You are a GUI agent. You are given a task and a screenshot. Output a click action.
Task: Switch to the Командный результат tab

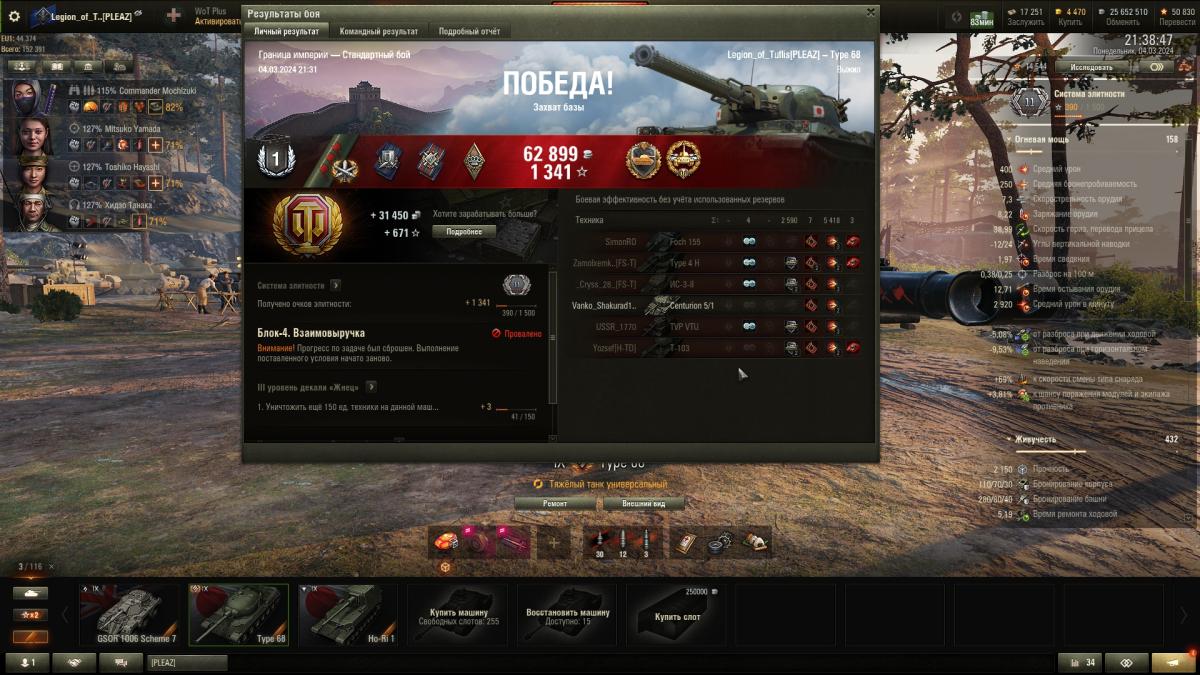tap(379, 32)
